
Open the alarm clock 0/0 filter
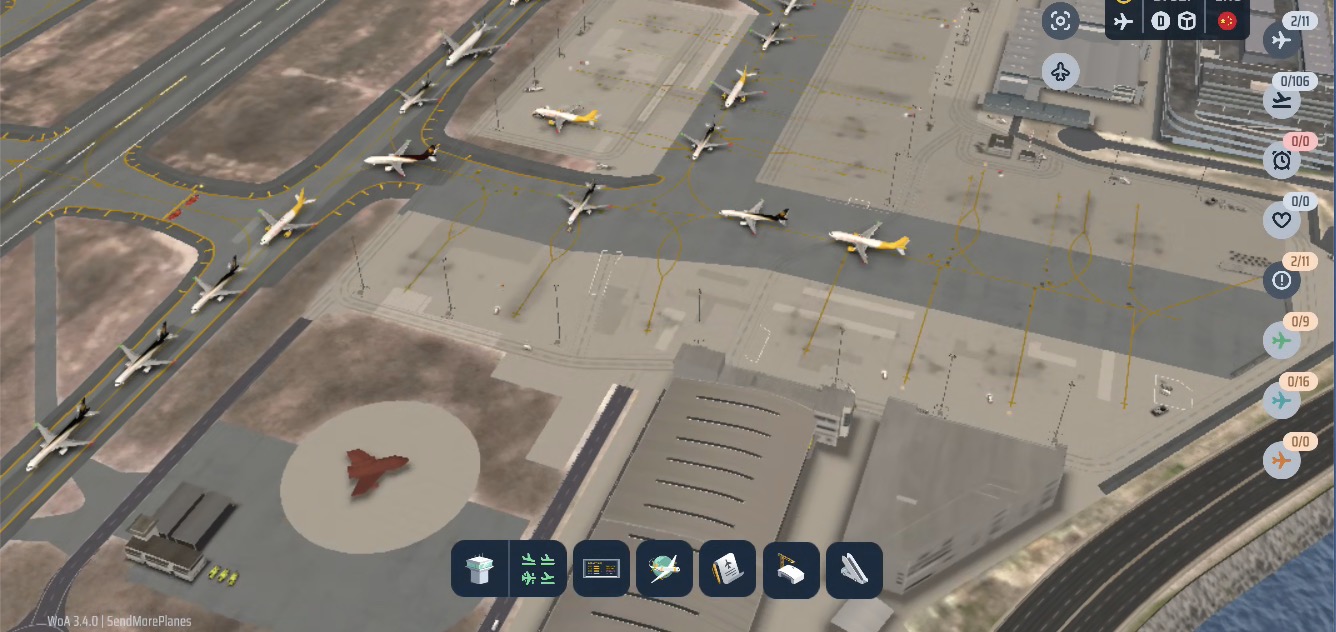pyautogui.click(x=1281, y=160)
